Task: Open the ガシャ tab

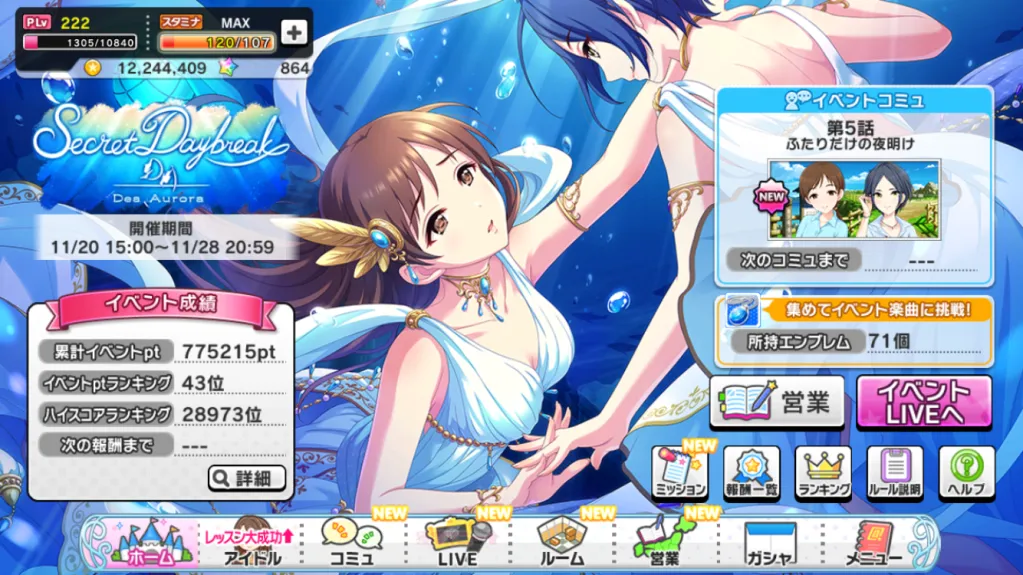Action: tap(769, 544)
